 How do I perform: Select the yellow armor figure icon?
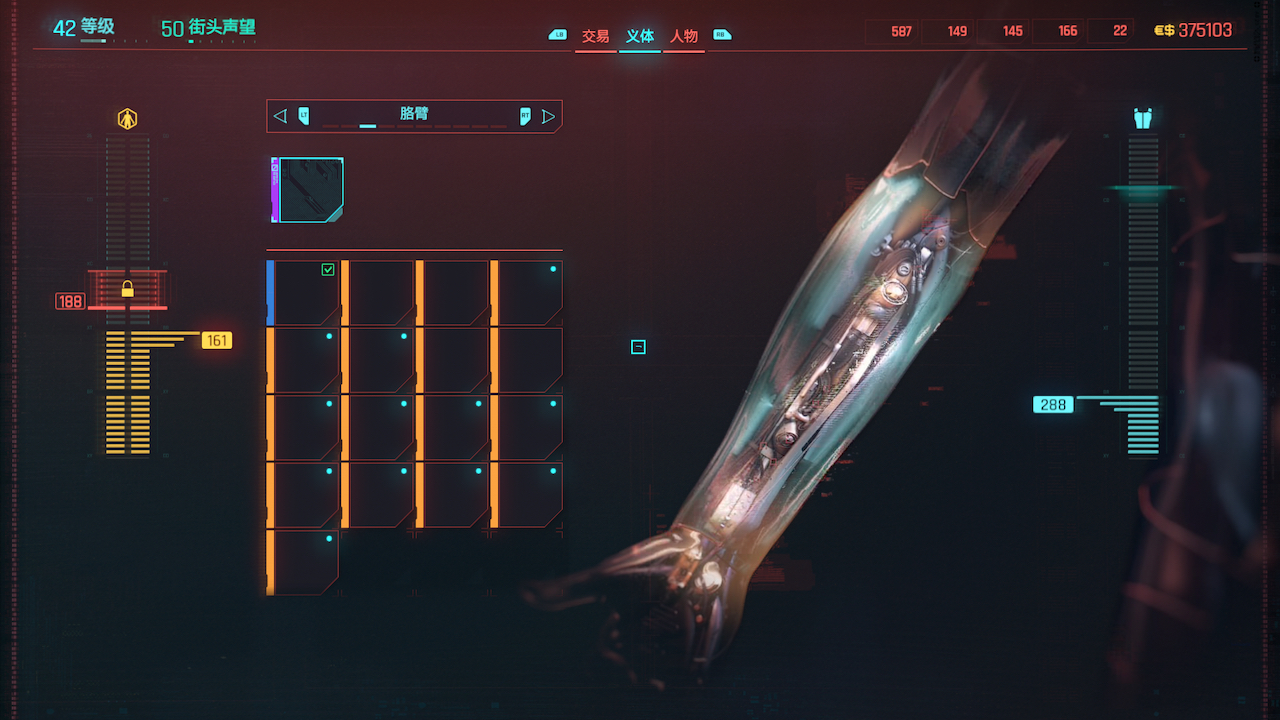coord(127,119)
